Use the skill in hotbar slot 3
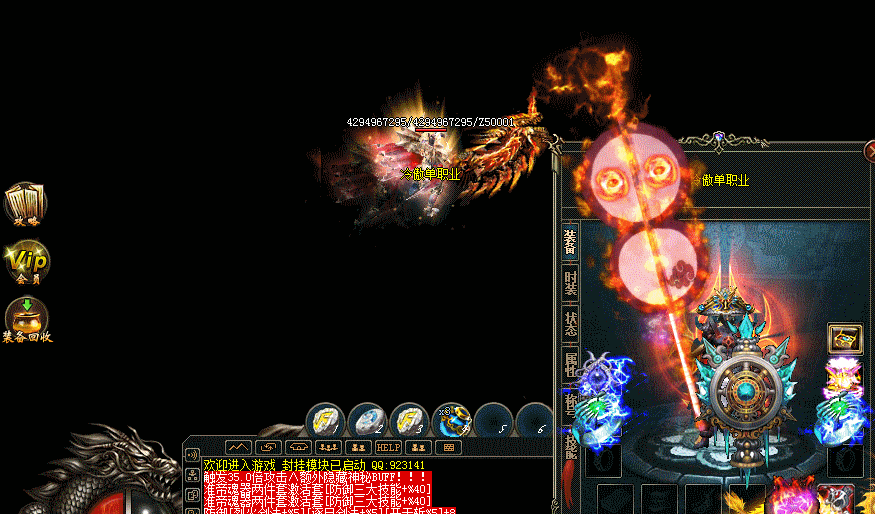This screenshot has height=514, width=875. point(409,420)
